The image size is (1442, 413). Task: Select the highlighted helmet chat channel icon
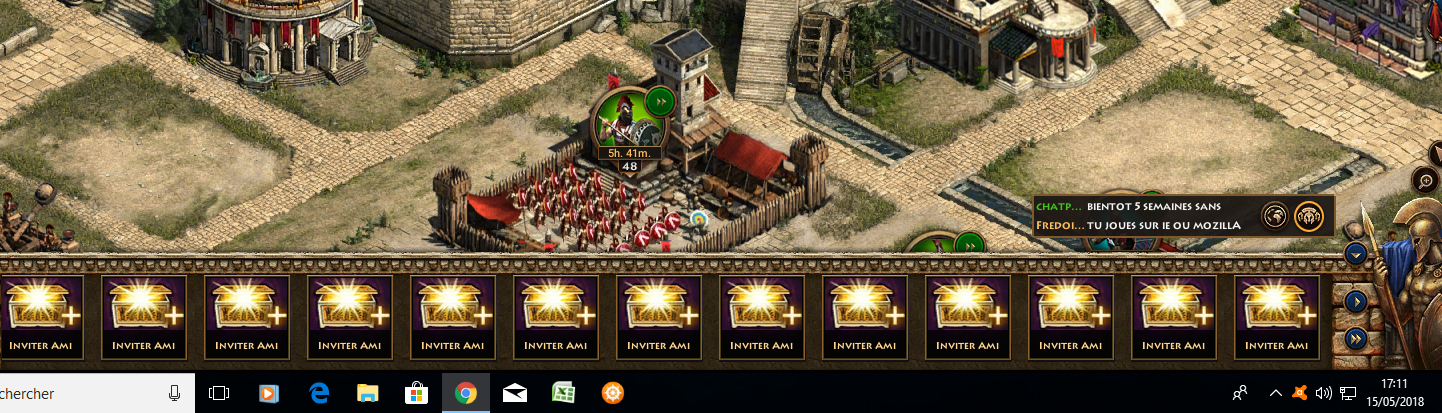tap(1310, 215)
